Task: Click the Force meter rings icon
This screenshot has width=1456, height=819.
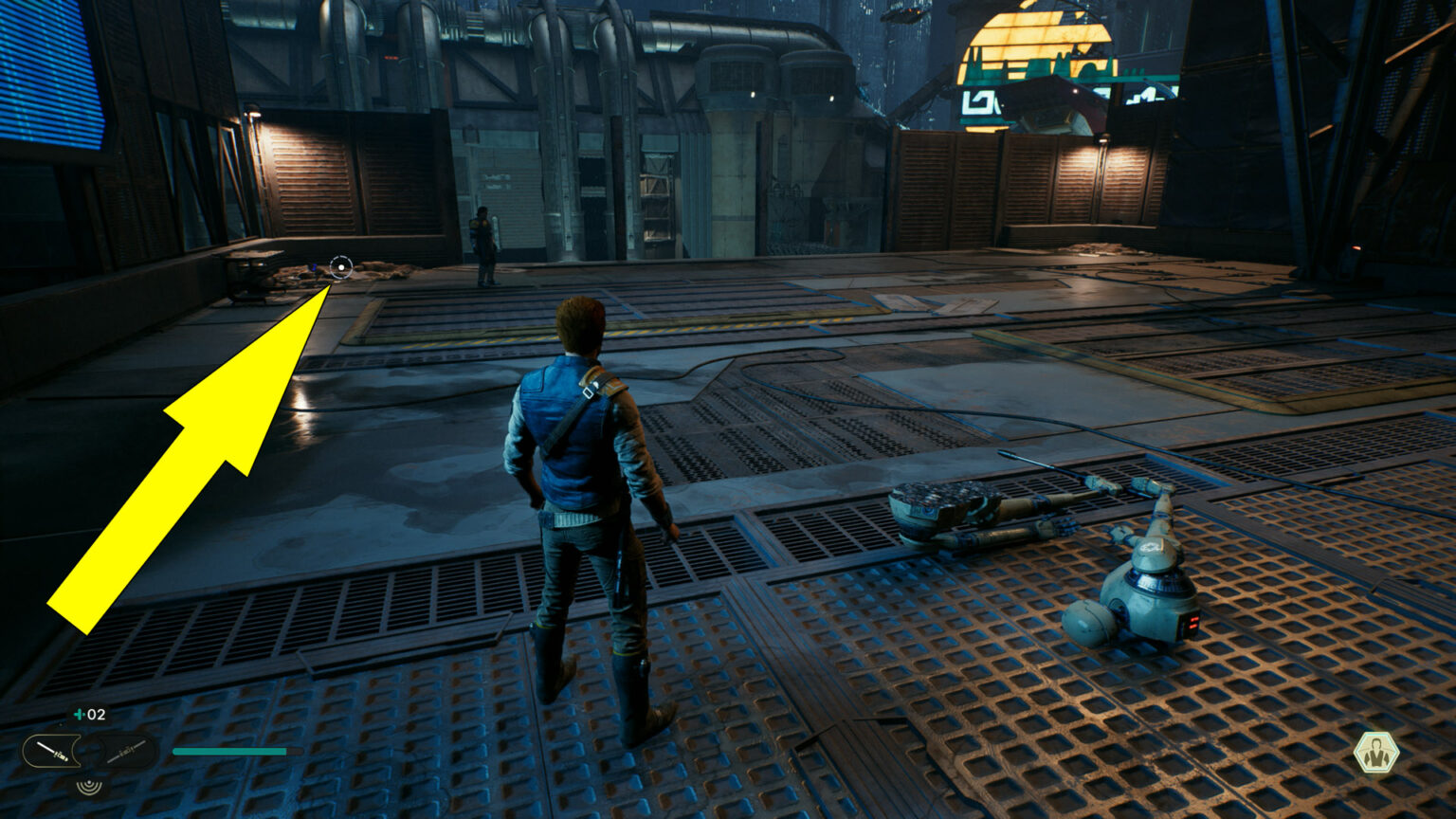Action: pos(87,785)
